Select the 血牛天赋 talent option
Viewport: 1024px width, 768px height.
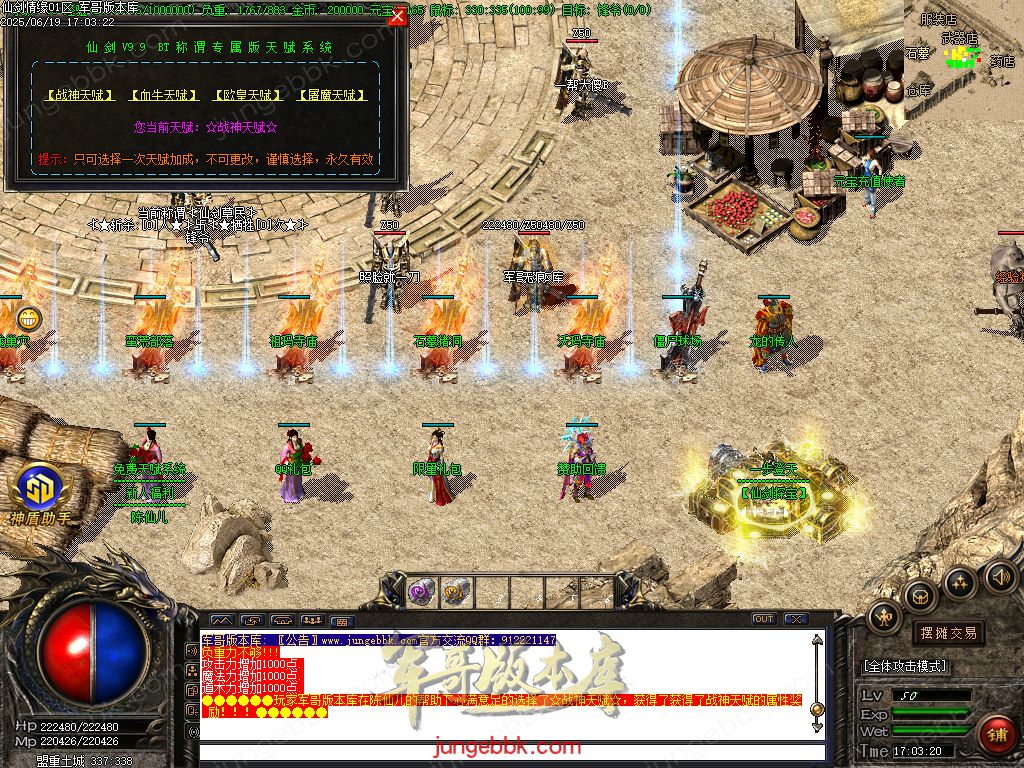(163, 95)
